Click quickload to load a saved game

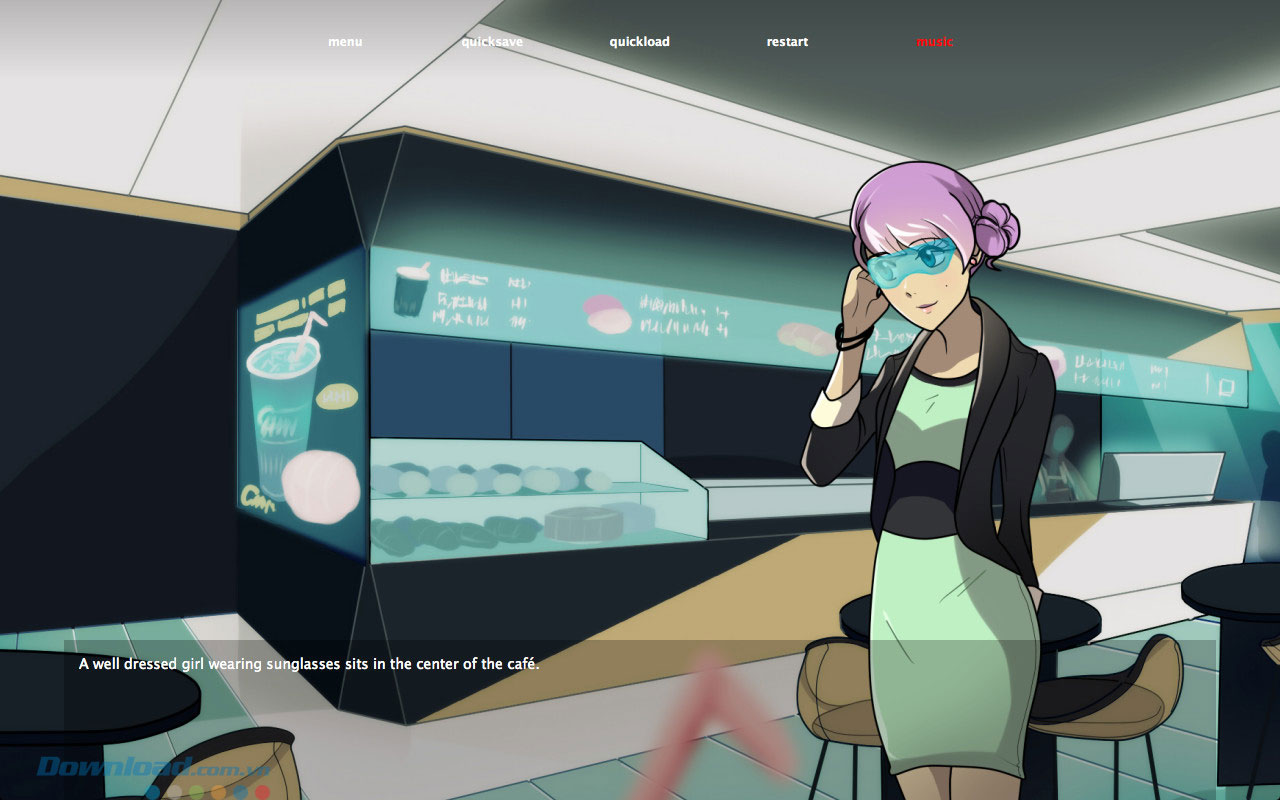[640, 41]
